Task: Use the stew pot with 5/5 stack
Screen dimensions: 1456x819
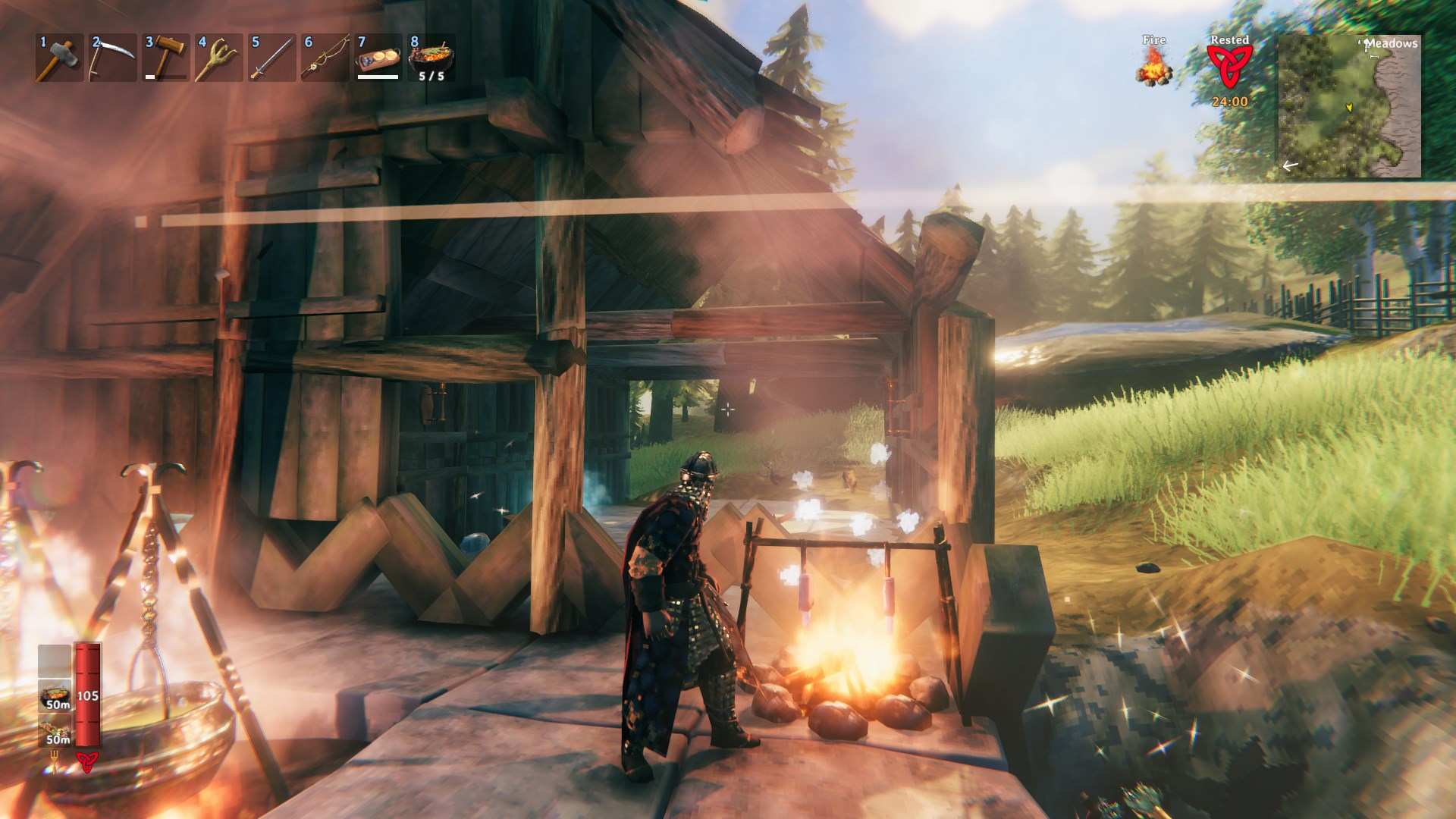Action: click(x=431, y=58)
